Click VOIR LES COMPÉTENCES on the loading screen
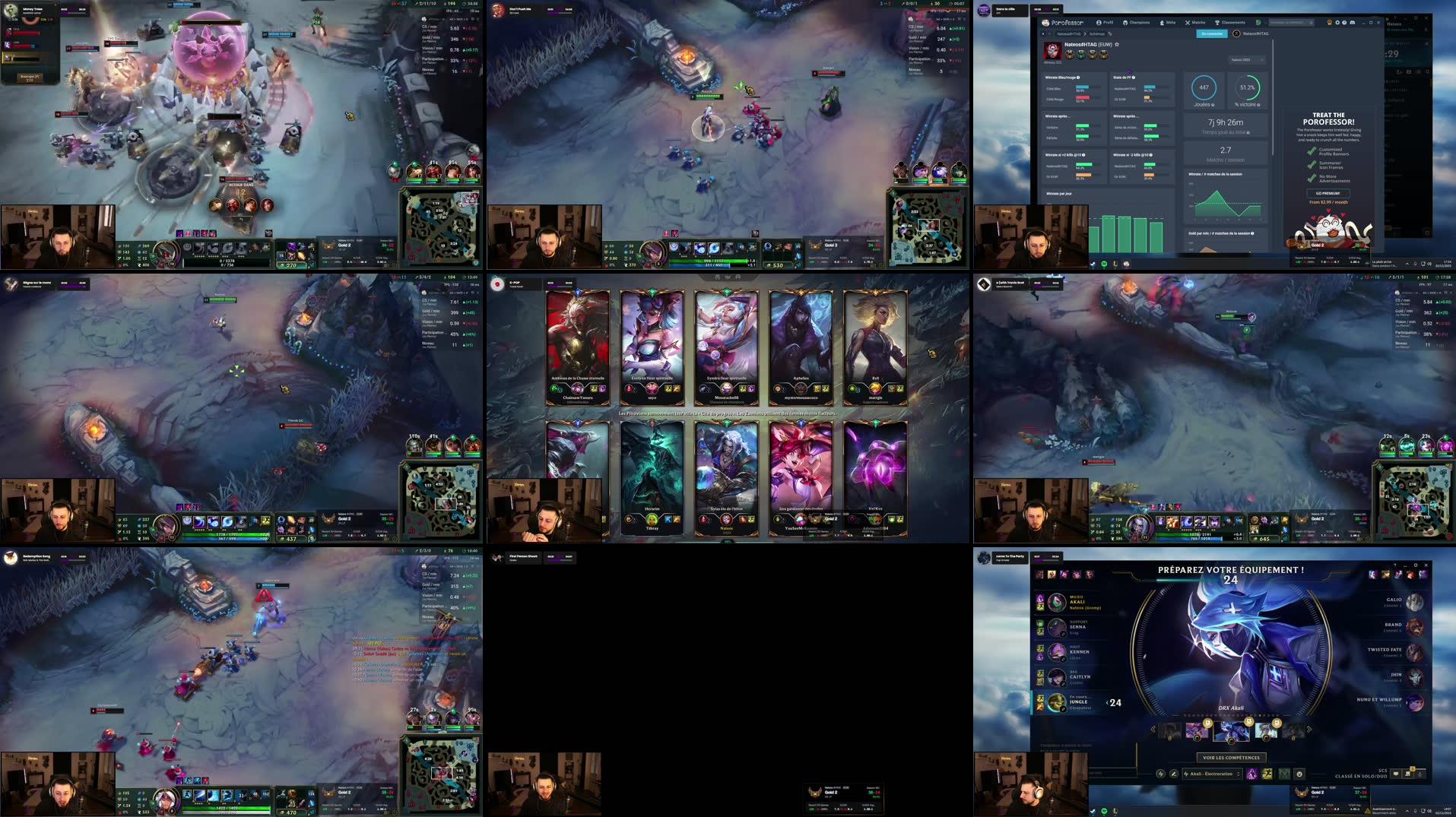Screen dimensions: 1456x817 click(1232, 758)
